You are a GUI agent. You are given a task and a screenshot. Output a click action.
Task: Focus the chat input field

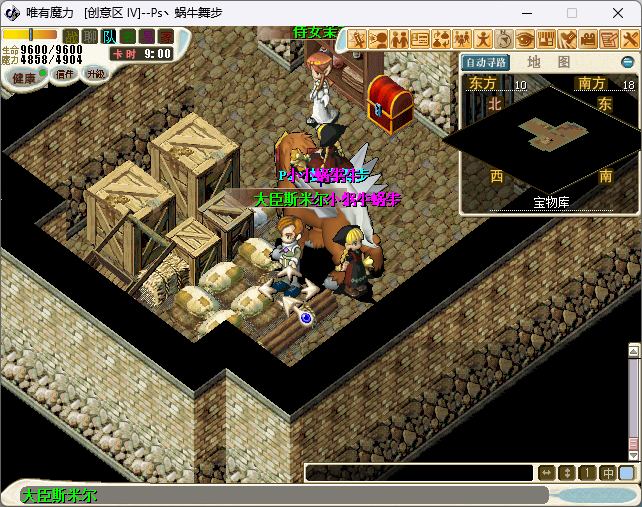(x=419, y=473)
